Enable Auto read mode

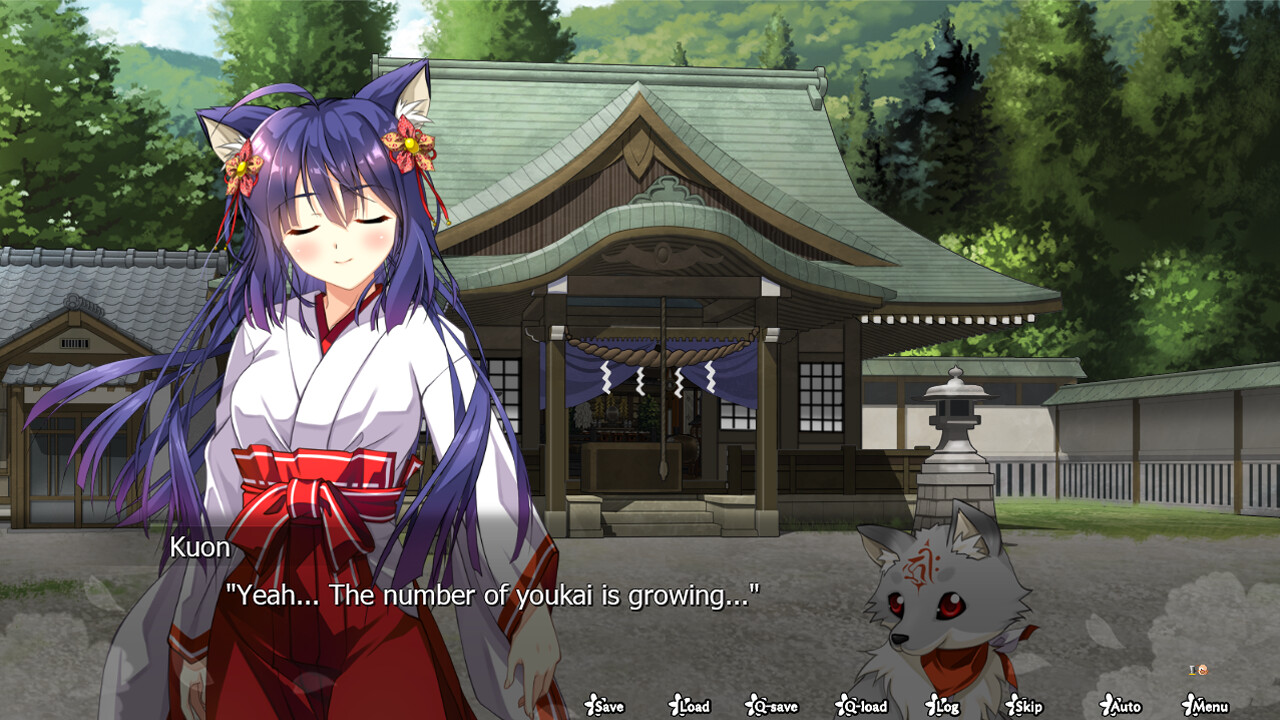click(x=1122, y=706)
